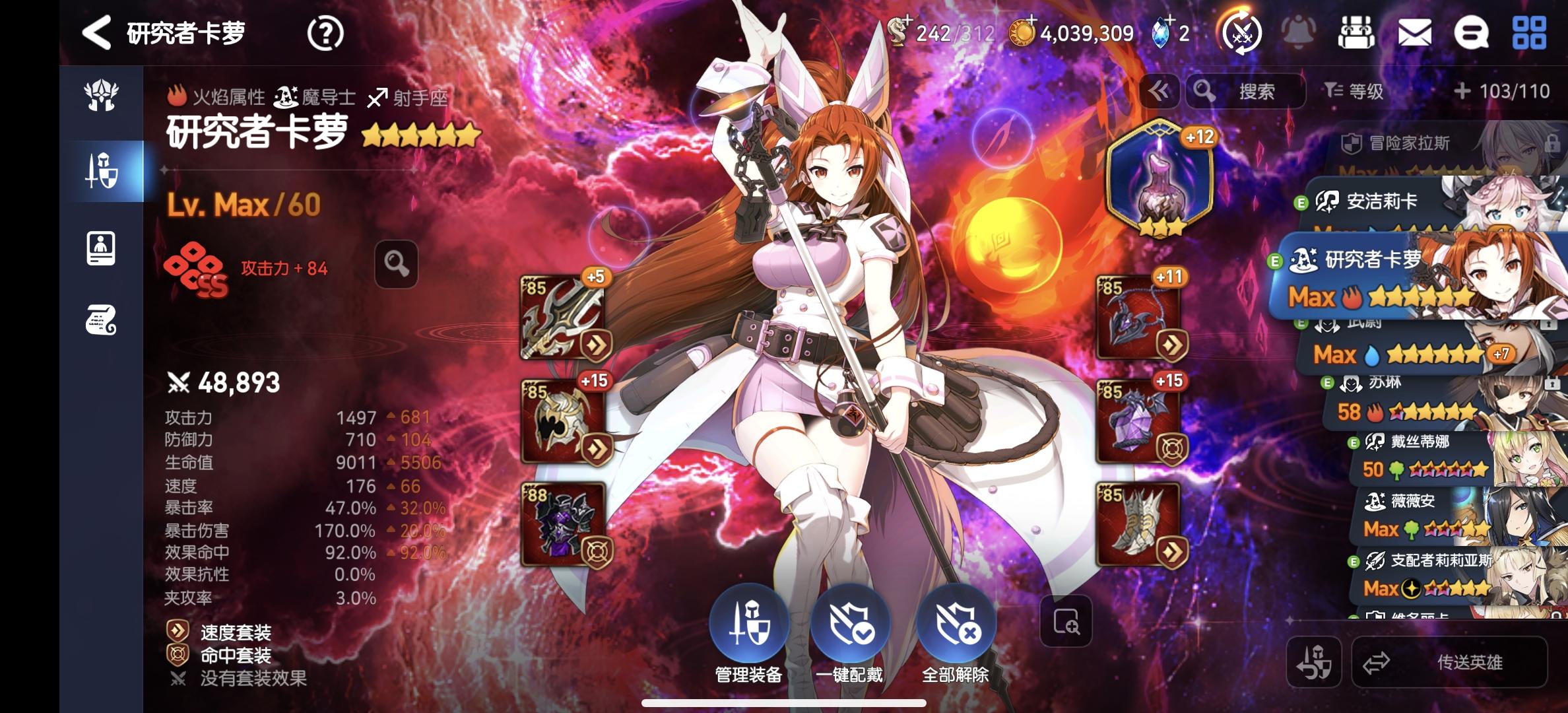Open the backpack inventory icon
This screenshot has height=713, width=1568.
pos(1356,32)
